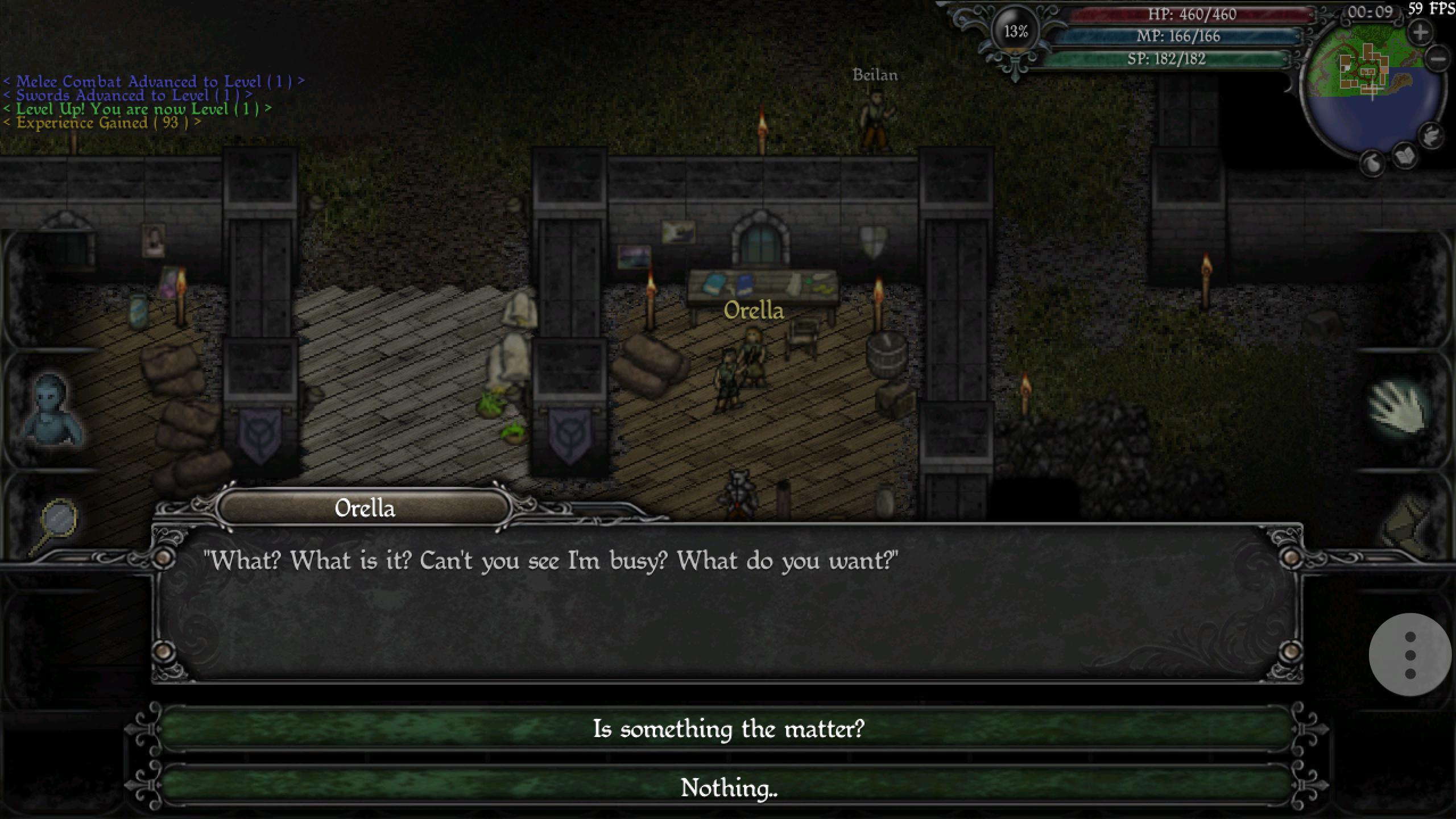Select the Orella name plate on the dialog box
Viewport: 1456px width, 819px height.
pos(364,508)
